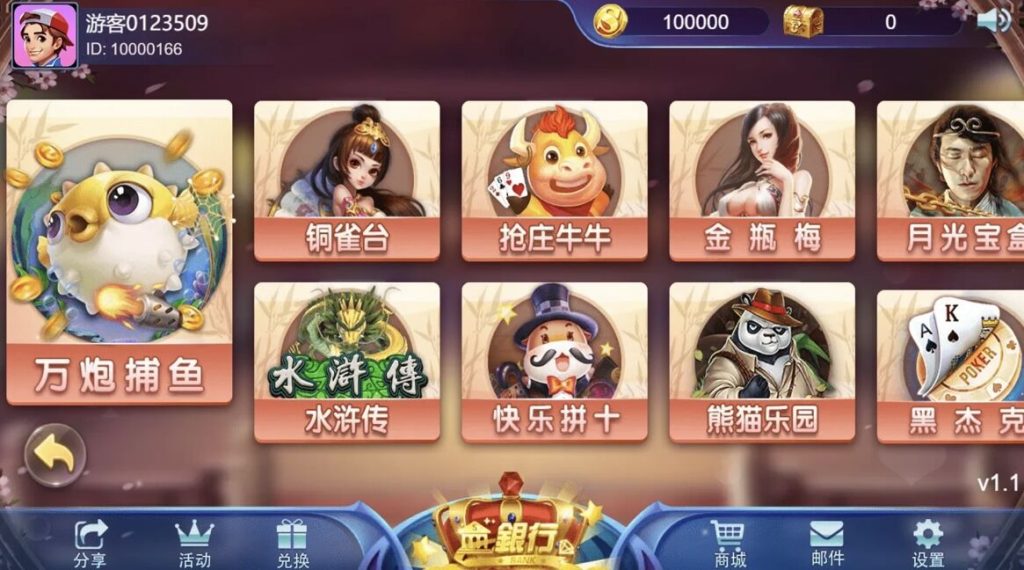Select the 水浒传 dragon game

346,362
